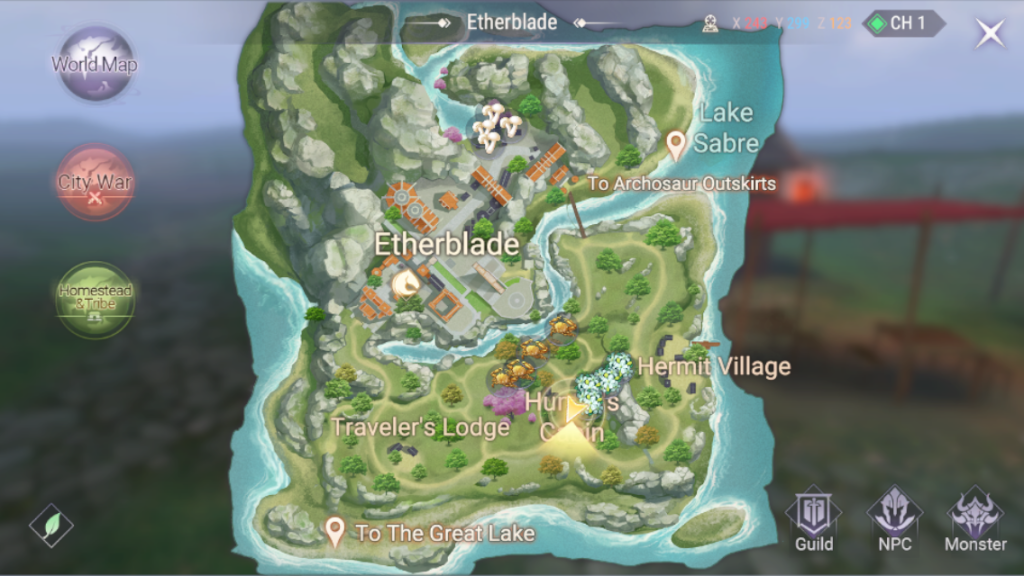Show Monster list on the map
The width and height of the screenshot is (1024, 576).
tap(975, 520)
